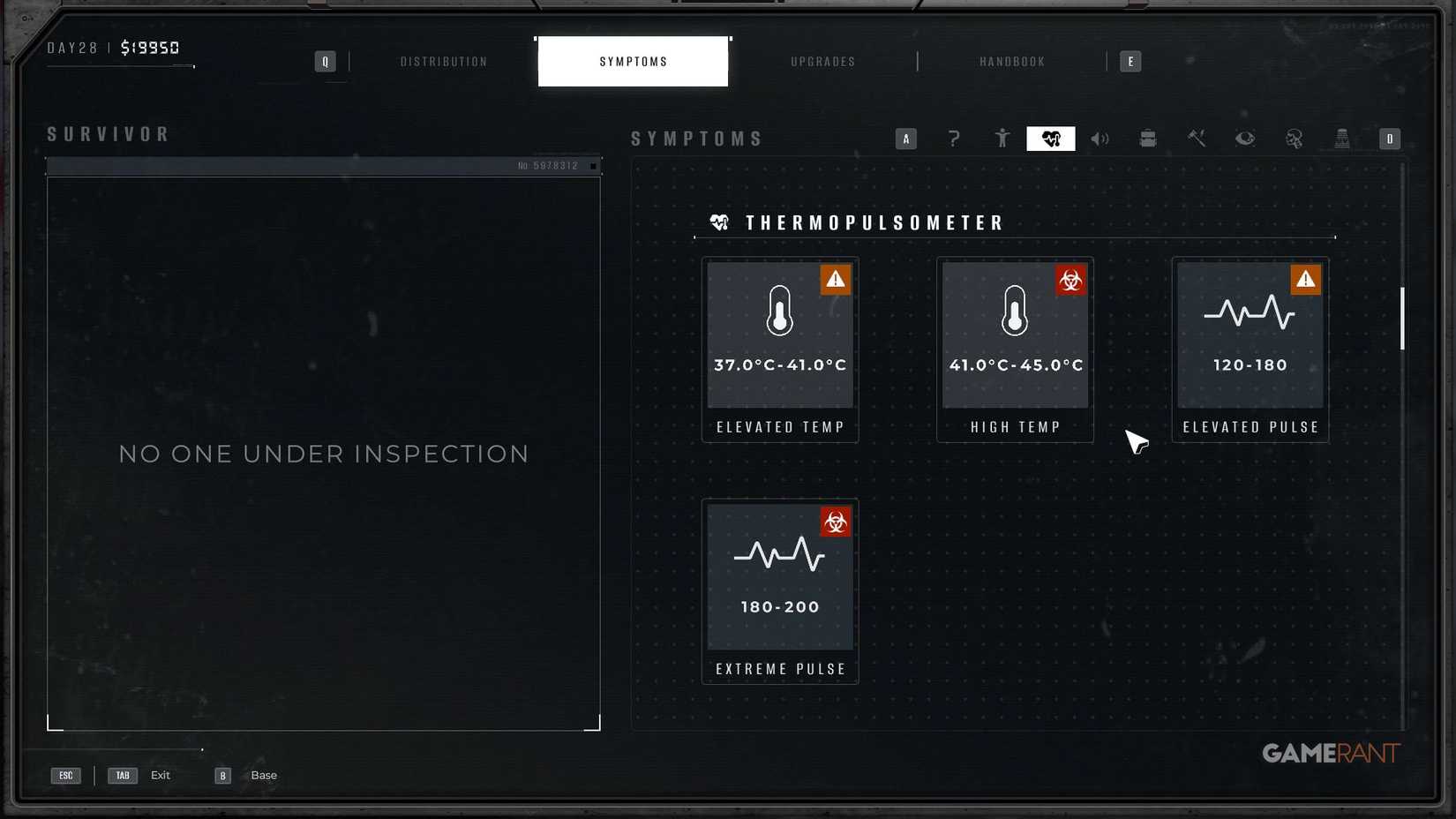Select the hammer tools symptom icon
Viewport: 1456px width, 819px height.
(1197, 139)
